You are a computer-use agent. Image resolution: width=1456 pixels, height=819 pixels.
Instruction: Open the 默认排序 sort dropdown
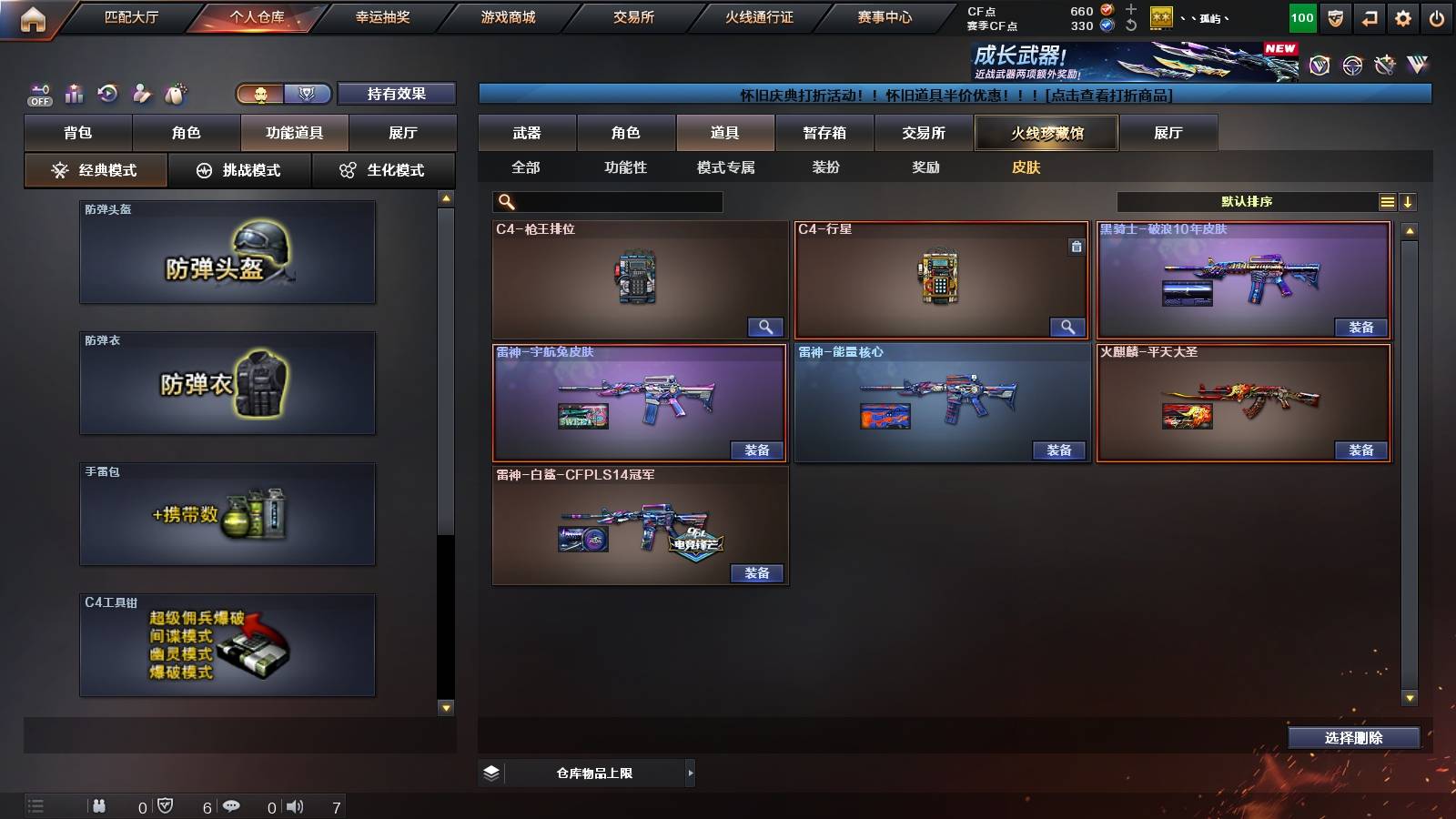(x=1247, y=201)
